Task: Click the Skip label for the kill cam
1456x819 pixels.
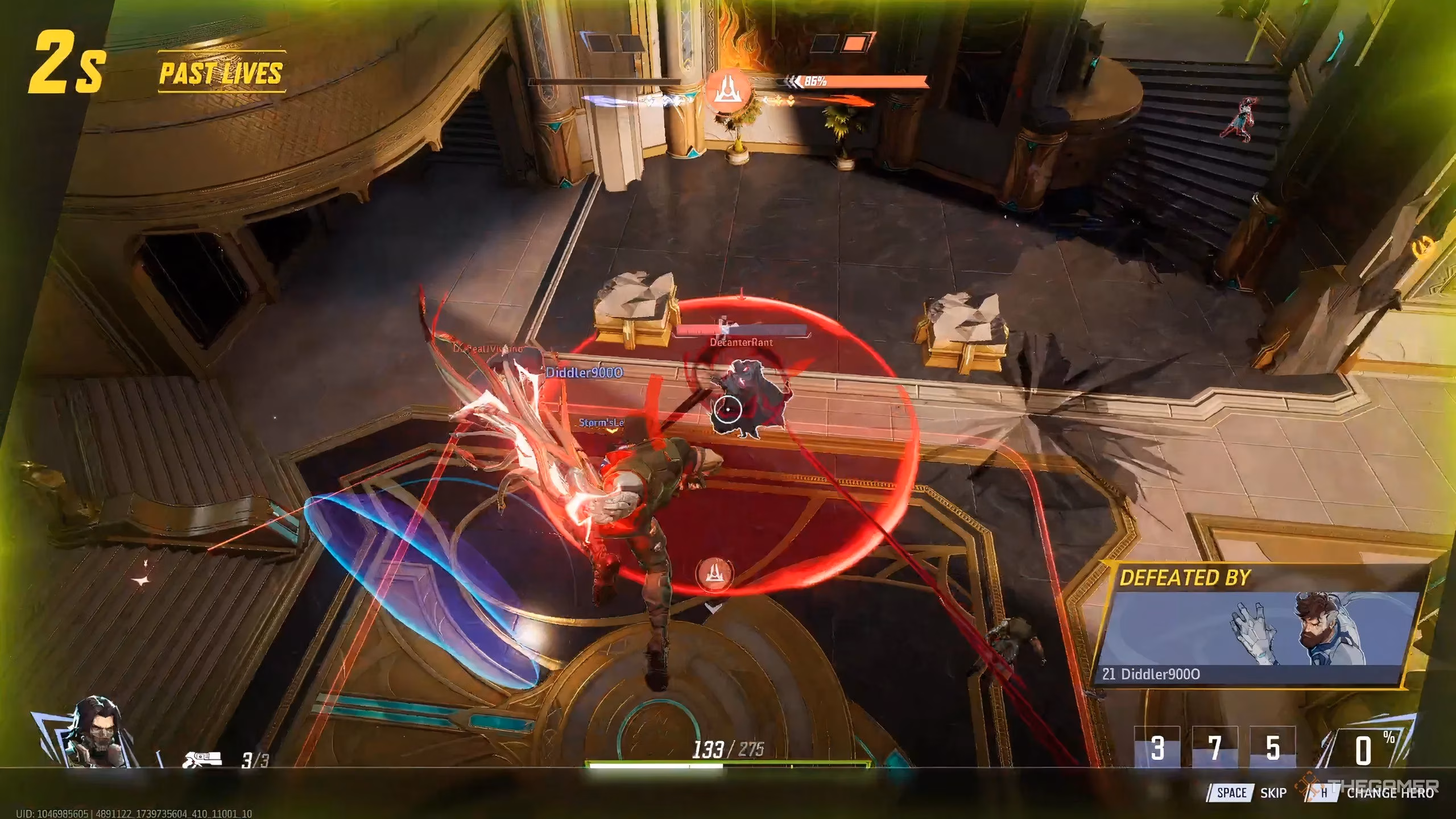Action: click(x=1273, y=793)
